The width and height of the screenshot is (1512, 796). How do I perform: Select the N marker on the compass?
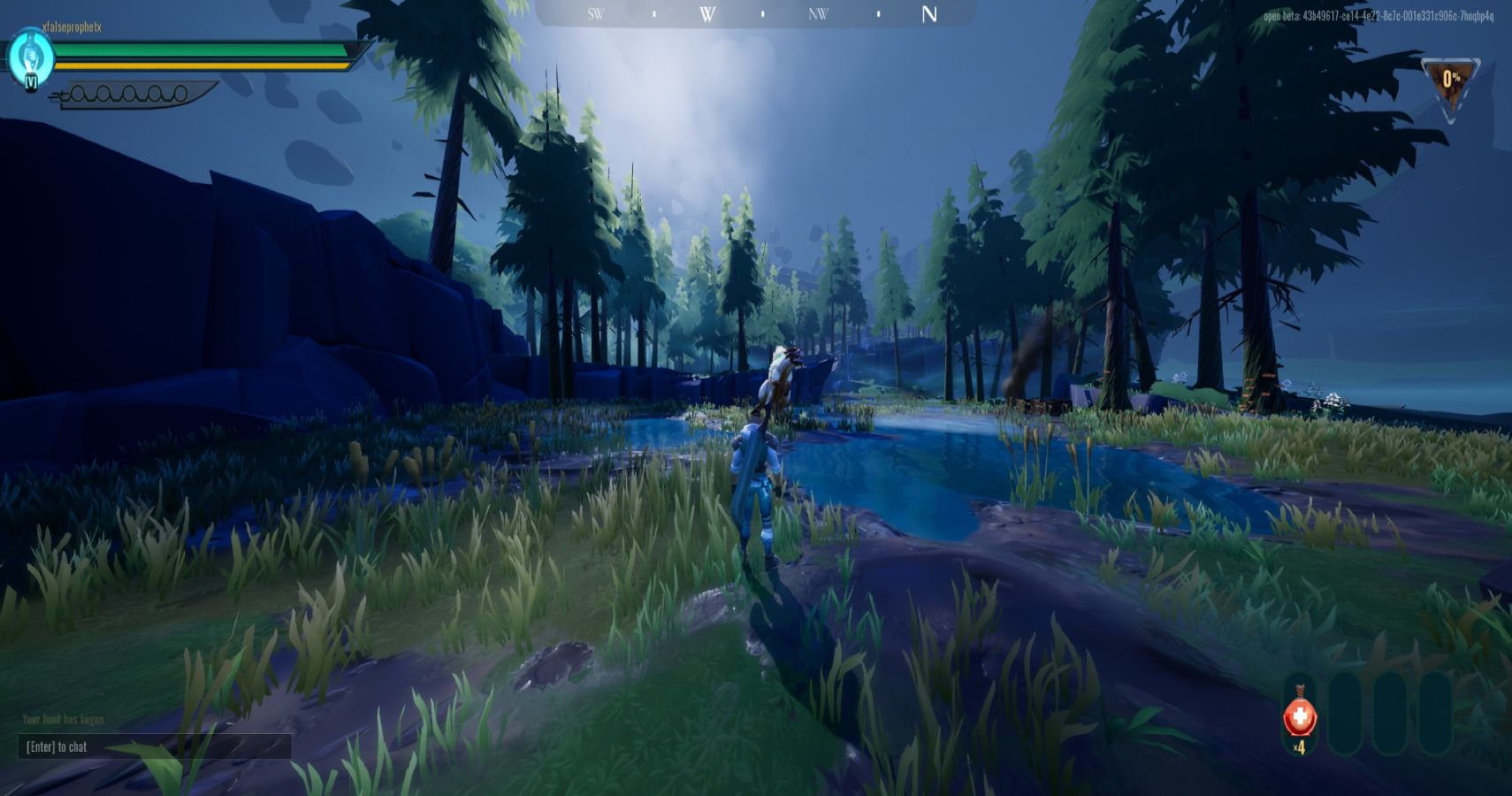928,14
